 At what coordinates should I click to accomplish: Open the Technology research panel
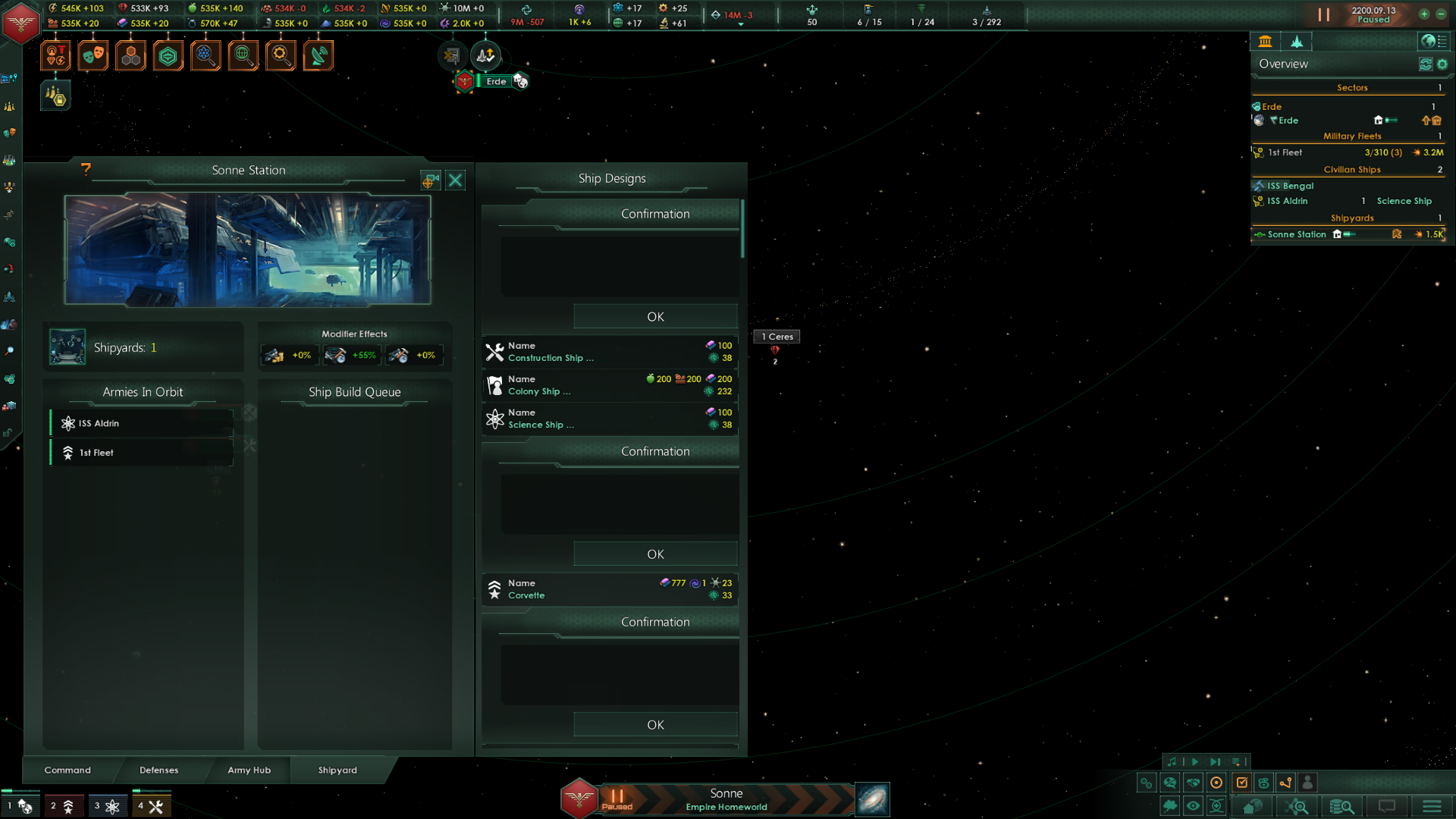tap(206, 55)
